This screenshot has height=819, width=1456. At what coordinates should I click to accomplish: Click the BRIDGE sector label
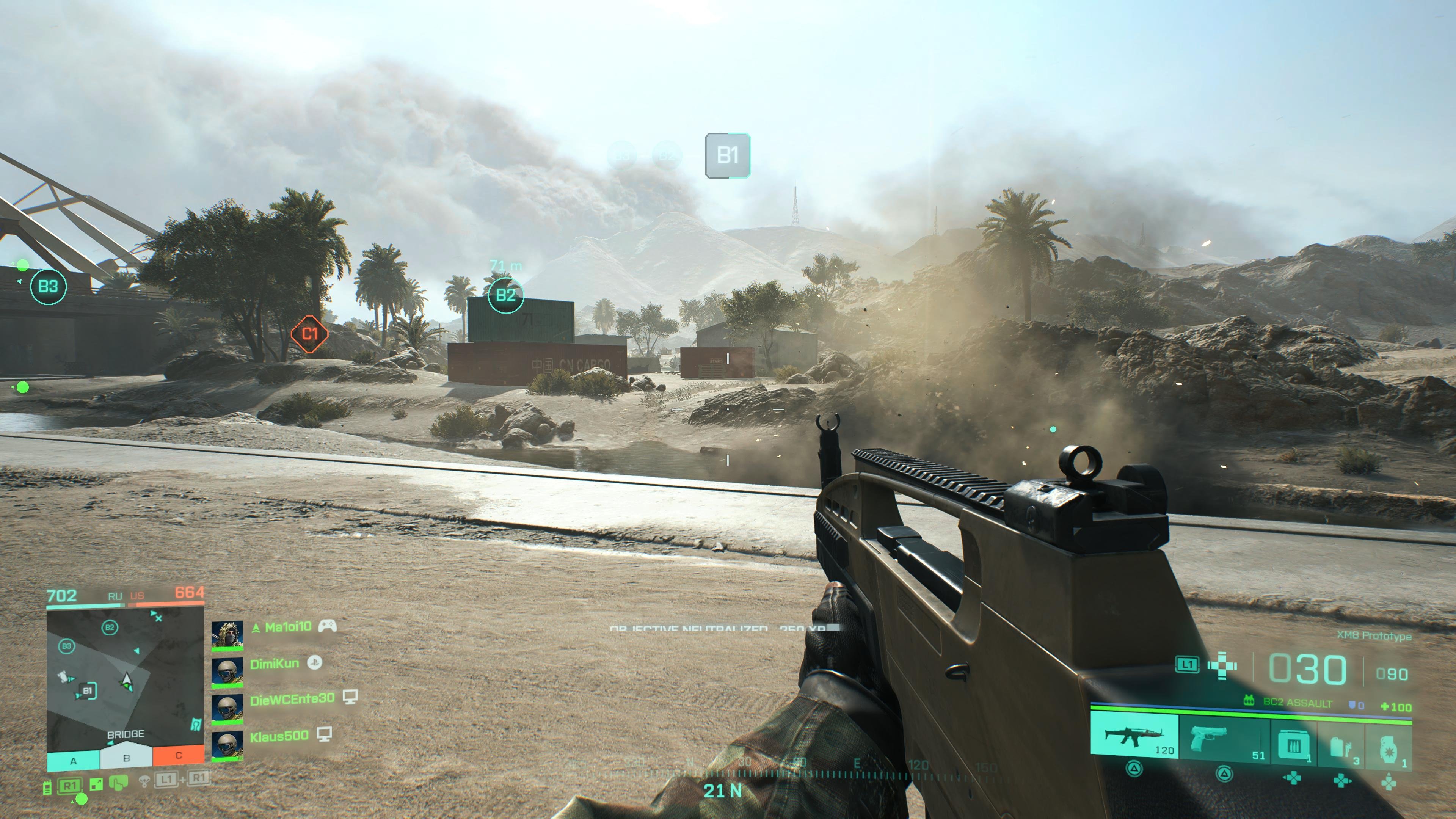click(x=126, y=734)
